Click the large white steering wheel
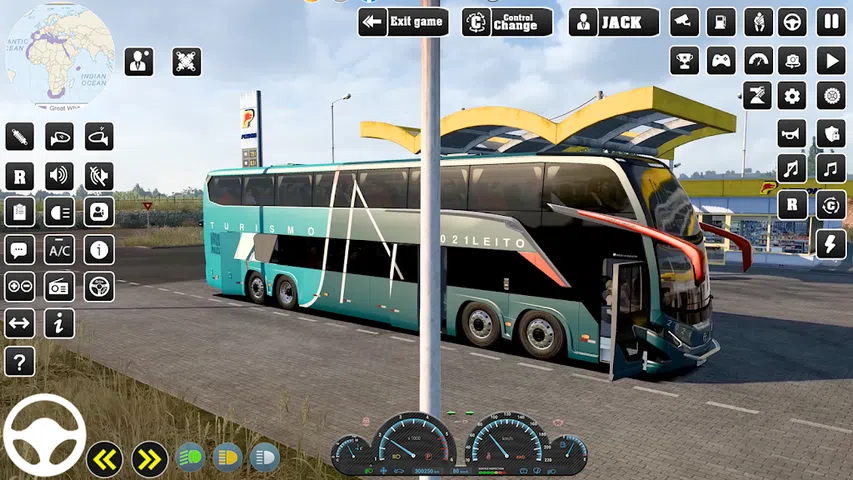853x480 pixels. pyautogui.click(x=45, y=435)
